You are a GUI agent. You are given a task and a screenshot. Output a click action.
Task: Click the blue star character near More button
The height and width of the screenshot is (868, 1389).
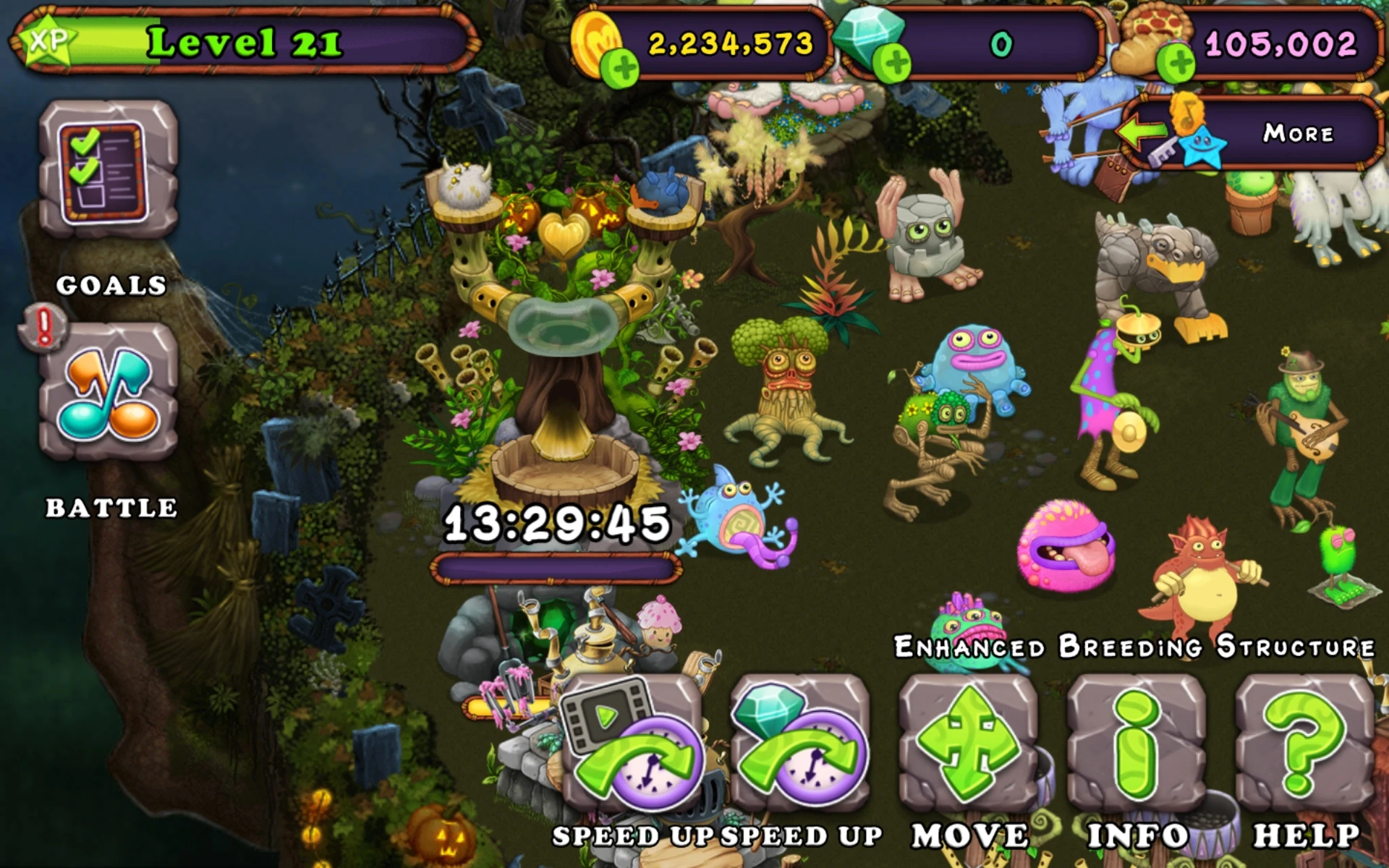click(x=1202, y=148)
